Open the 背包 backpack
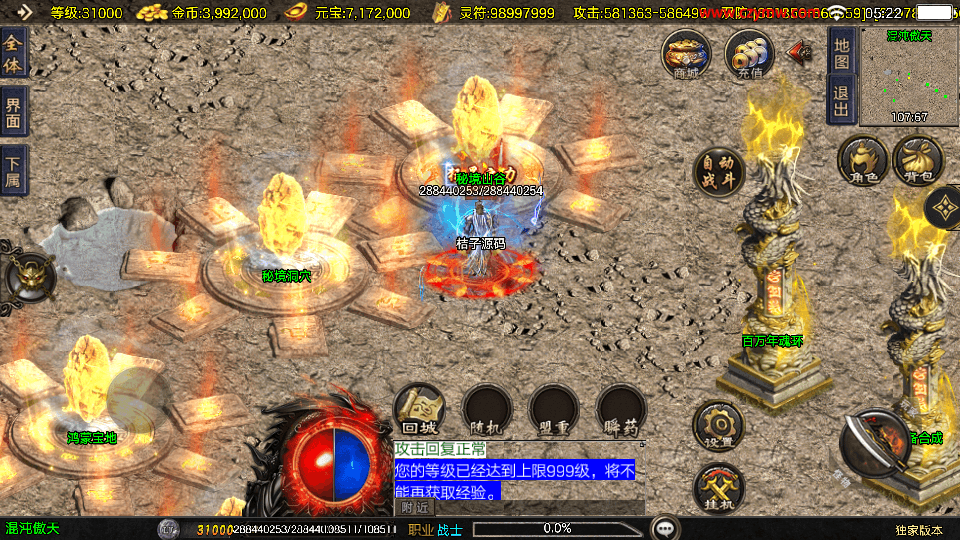960x540 pixels. click(x=917, y=161)
